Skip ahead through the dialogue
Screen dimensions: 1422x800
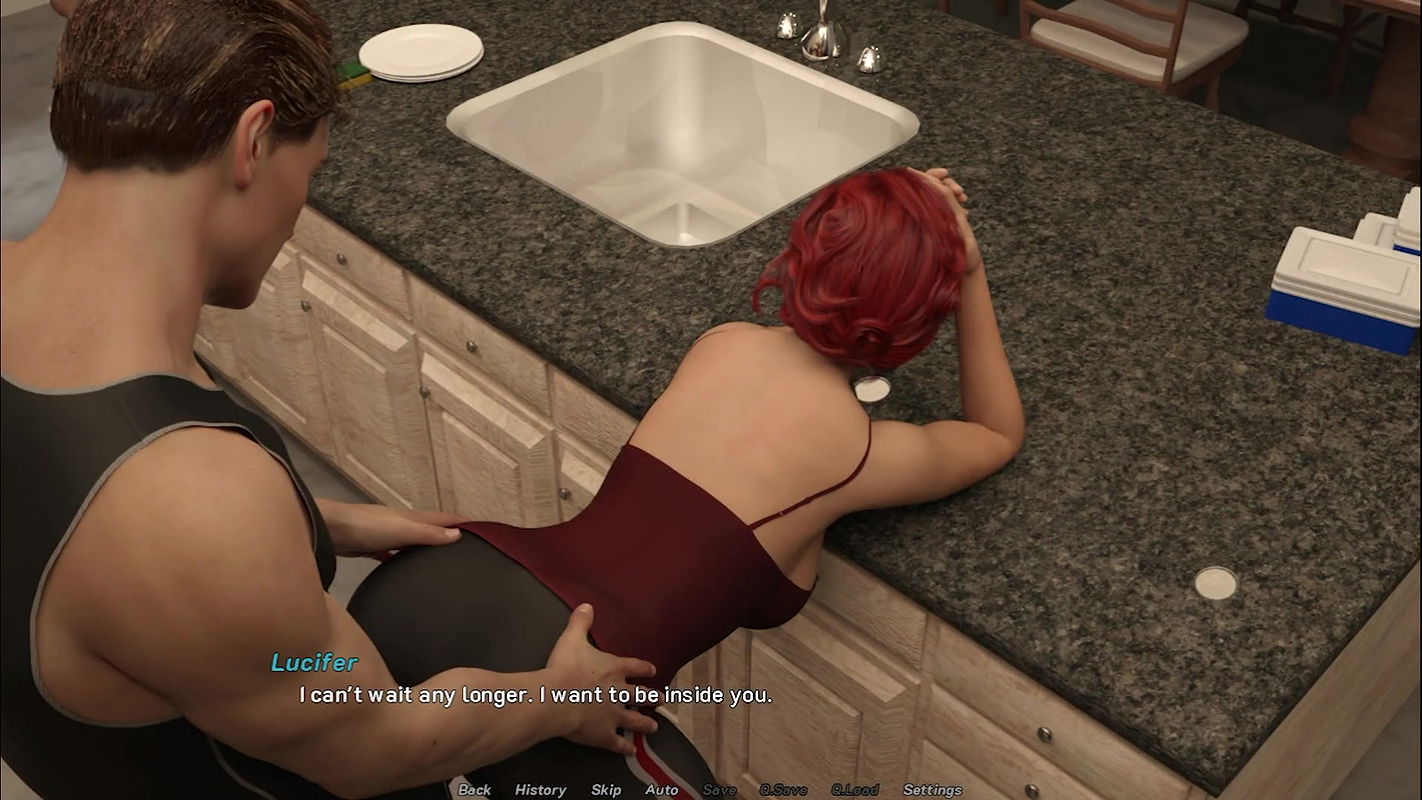click(606, 790)
